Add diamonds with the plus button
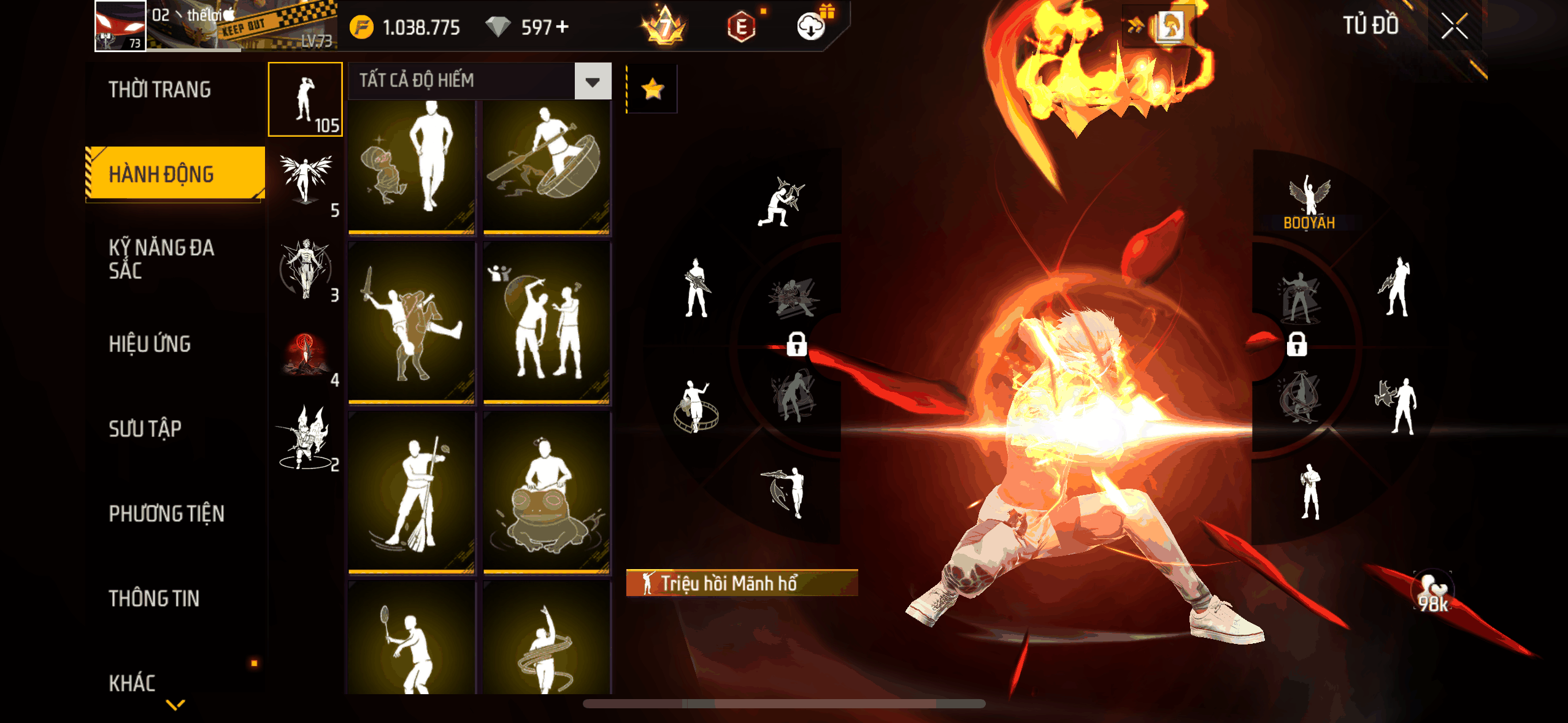 [x=562, y=27]
